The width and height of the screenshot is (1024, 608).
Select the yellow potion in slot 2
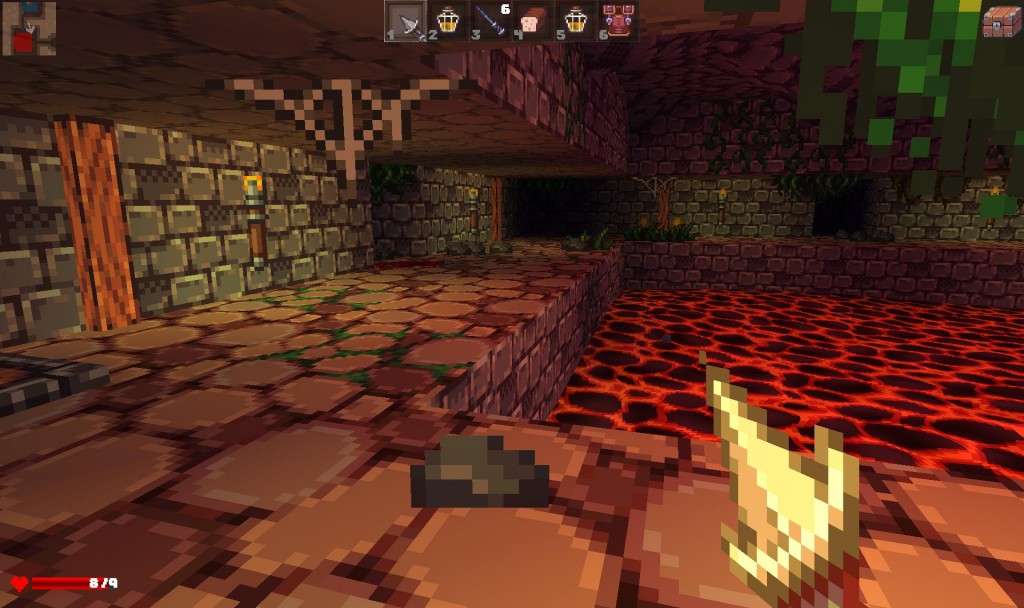tap(448, 21)
